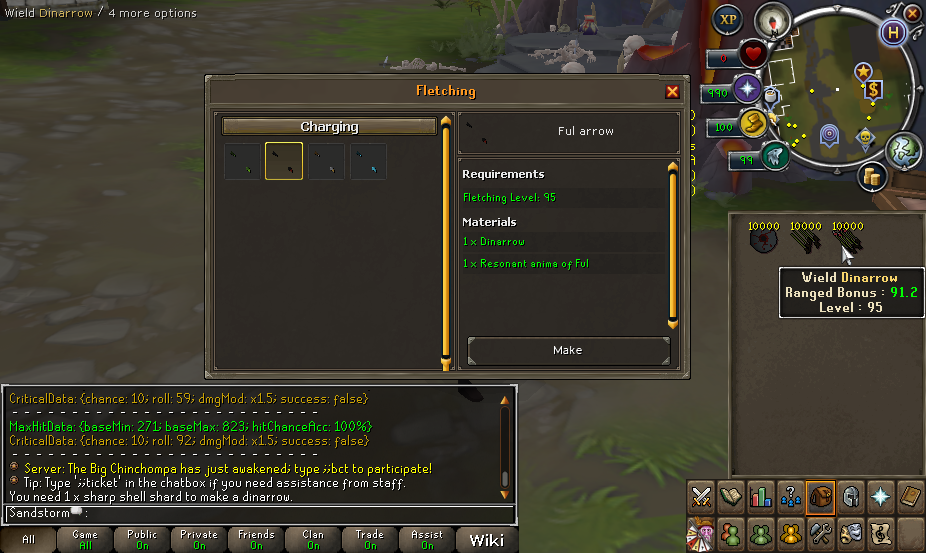This screenshot has height=553, width=926.
Task: Click the Make button
Action: click(x=567, y=350)
